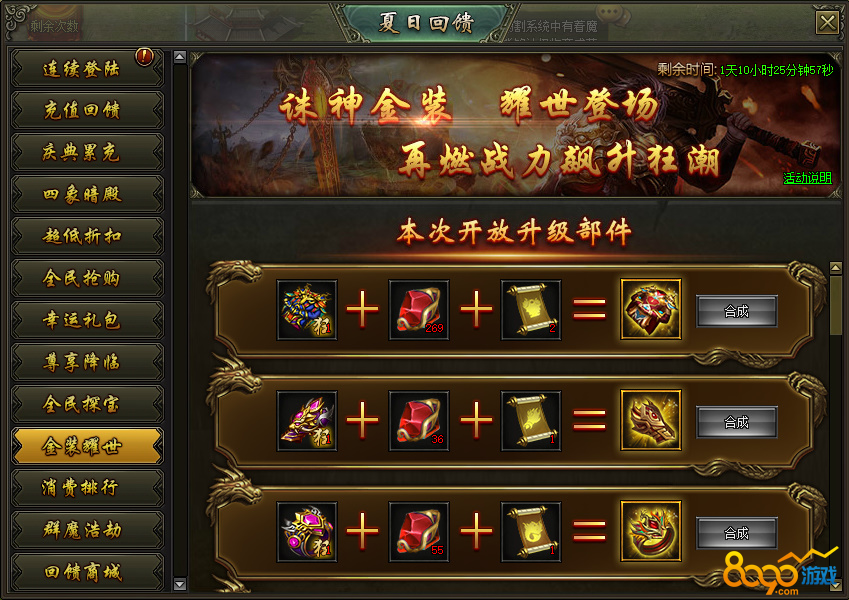Viewport: 849px width, 600px height.
Task: Select the gold armor result icon
Action: [x=651, y=310]
